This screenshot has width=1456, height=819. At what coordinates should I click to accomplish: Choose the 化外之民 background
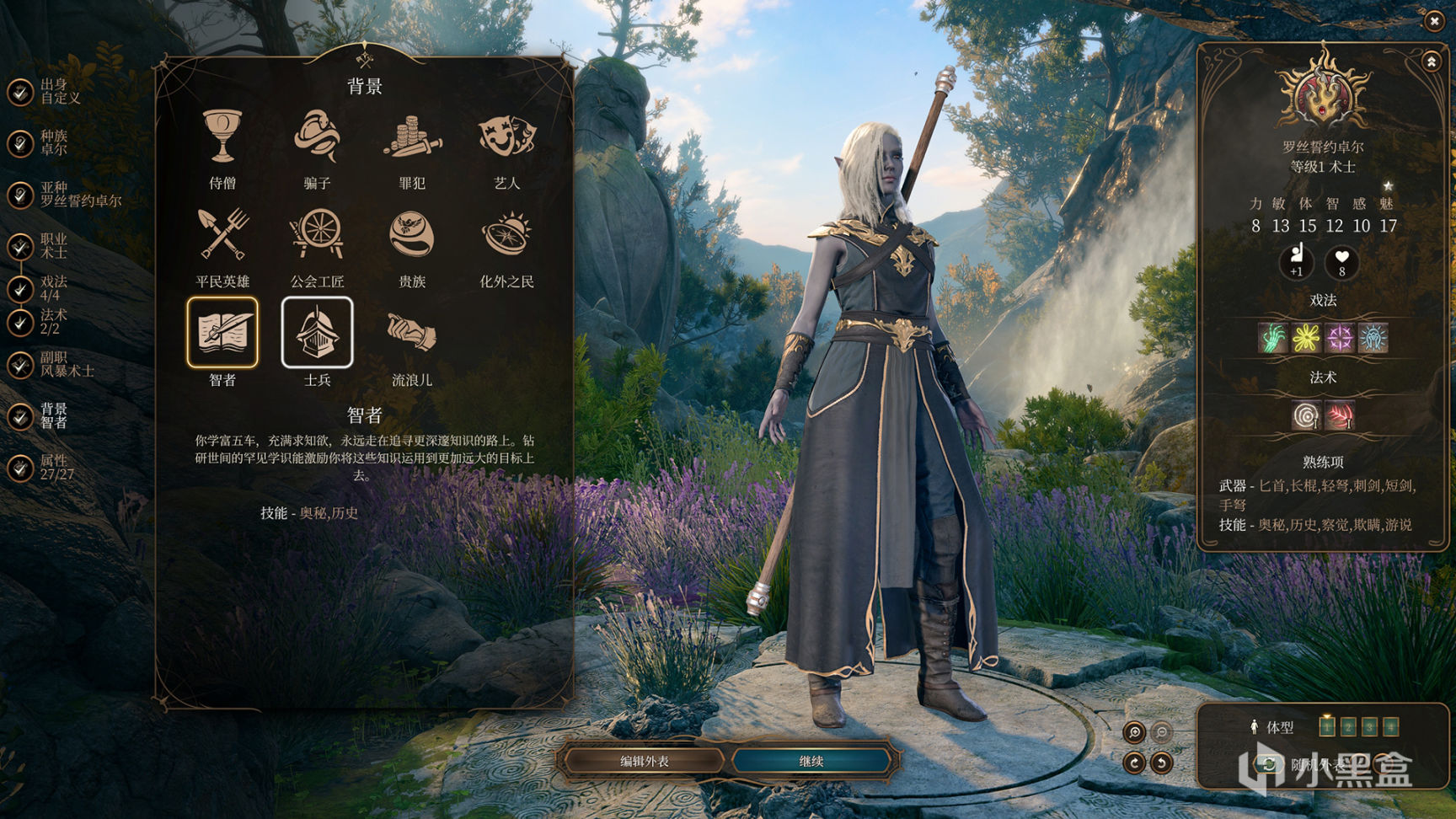(x=506, y=234)
